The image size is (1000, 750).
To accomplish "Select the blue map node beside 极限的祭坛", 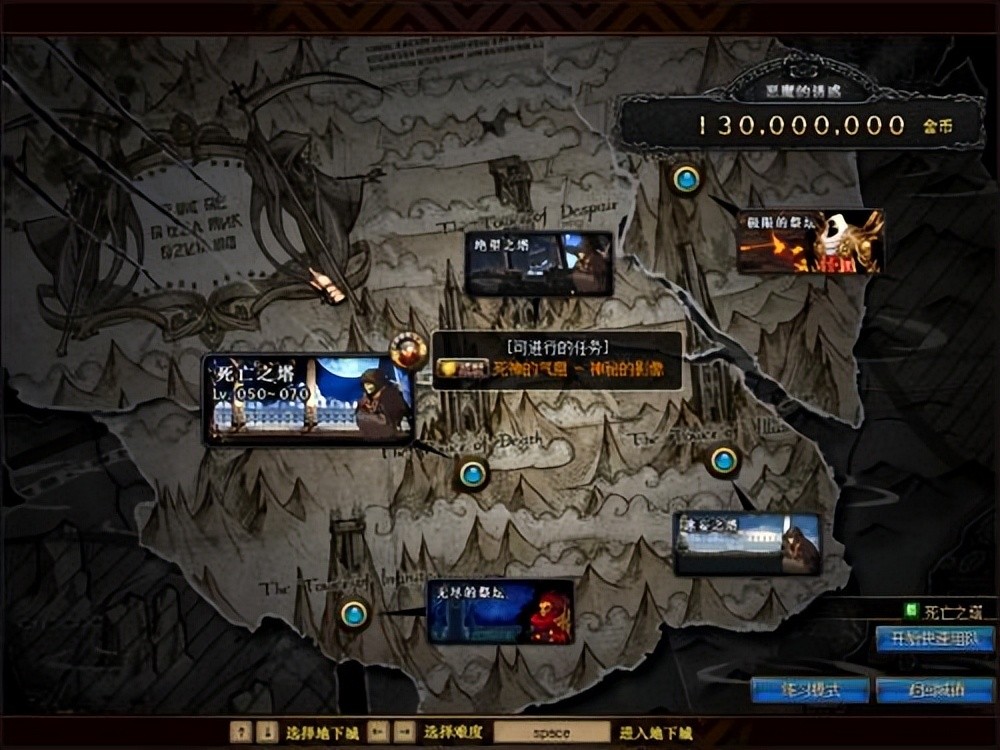I will (686, 179).
